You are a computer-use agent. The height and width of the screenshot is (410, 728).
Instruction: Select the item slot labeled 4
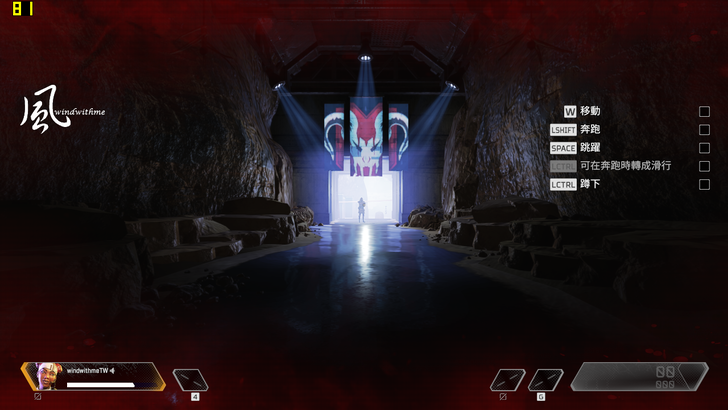(189, 379)
